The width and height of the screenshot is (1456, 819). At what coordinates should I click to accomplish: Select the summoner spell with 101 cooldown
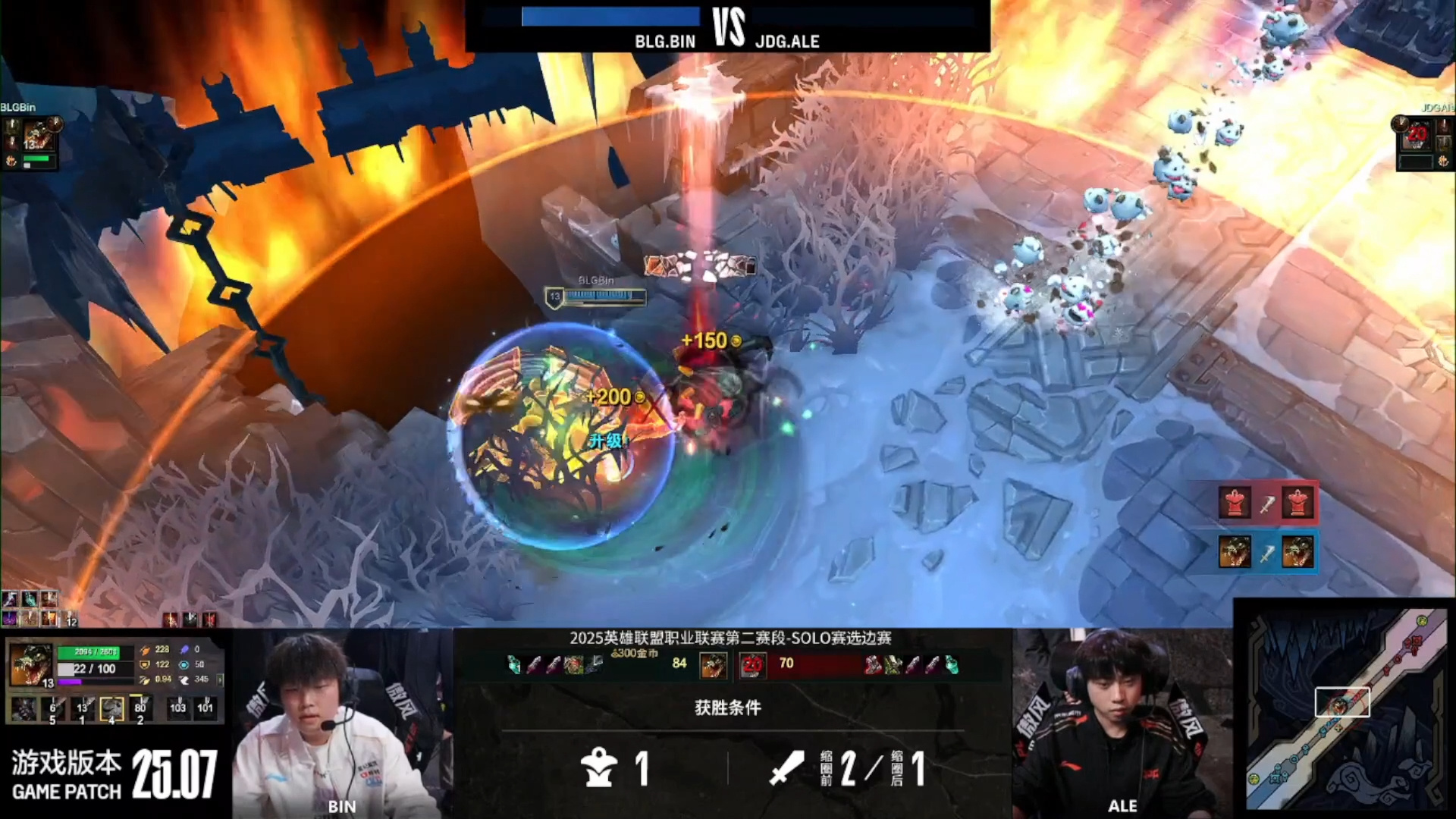click(x=206, y=708)
